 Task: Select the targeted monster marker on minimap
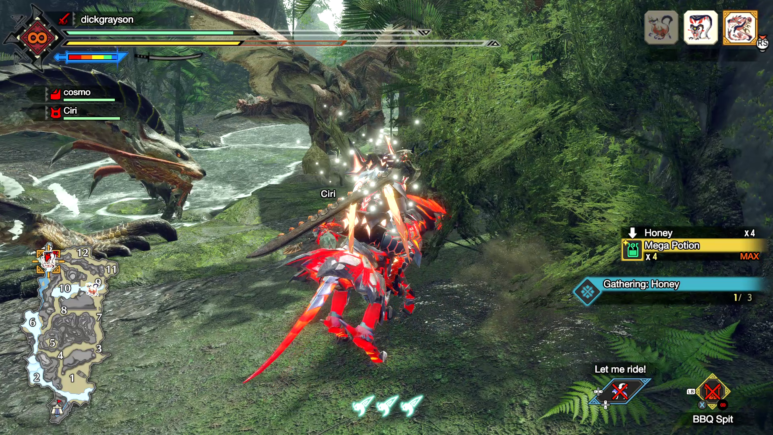[47, 261]
